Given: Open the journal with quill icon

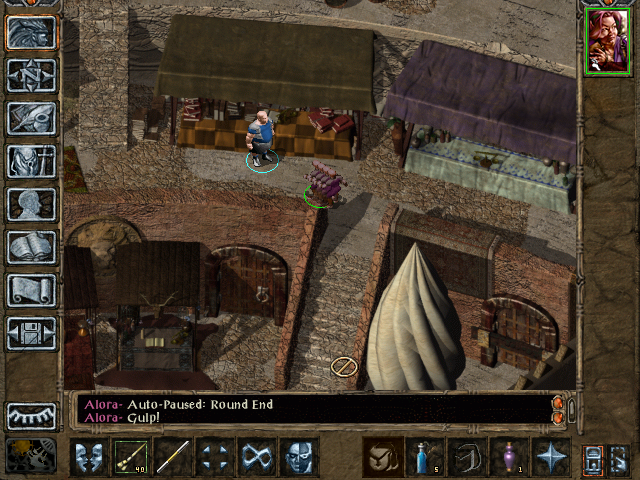Looking at the screenshot, I should click(x=31, y=118).
